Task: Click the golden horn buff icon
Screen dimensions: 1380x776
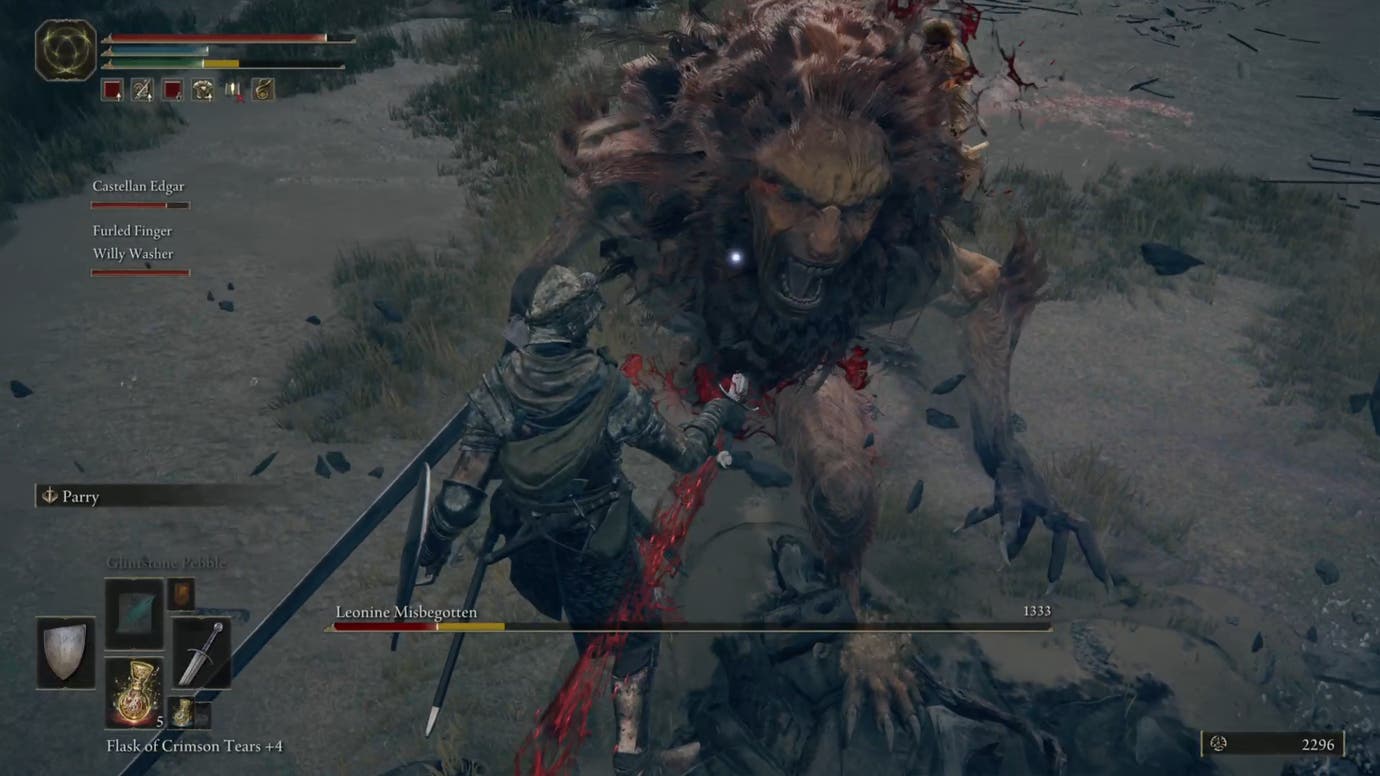Action: [x=264, y=90]
